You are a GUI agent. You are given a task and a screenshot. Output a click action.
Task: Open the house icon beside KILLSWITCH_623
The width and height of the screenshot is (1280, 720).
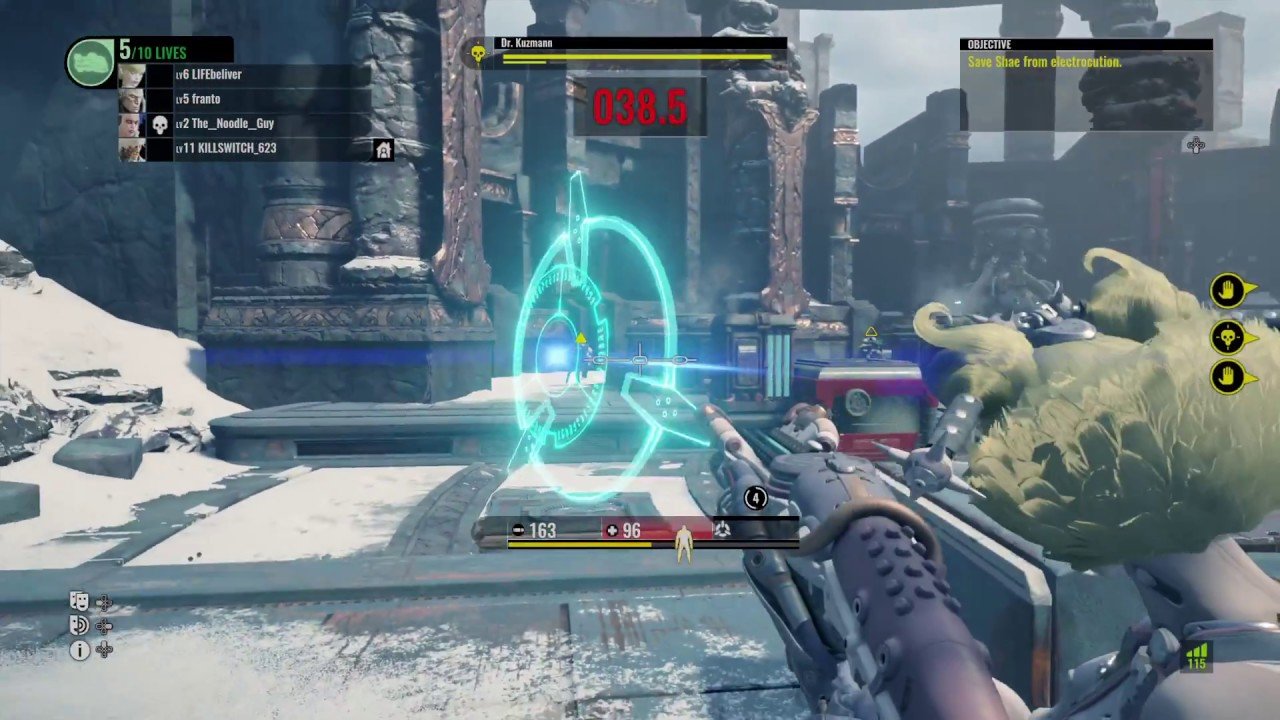383,150
